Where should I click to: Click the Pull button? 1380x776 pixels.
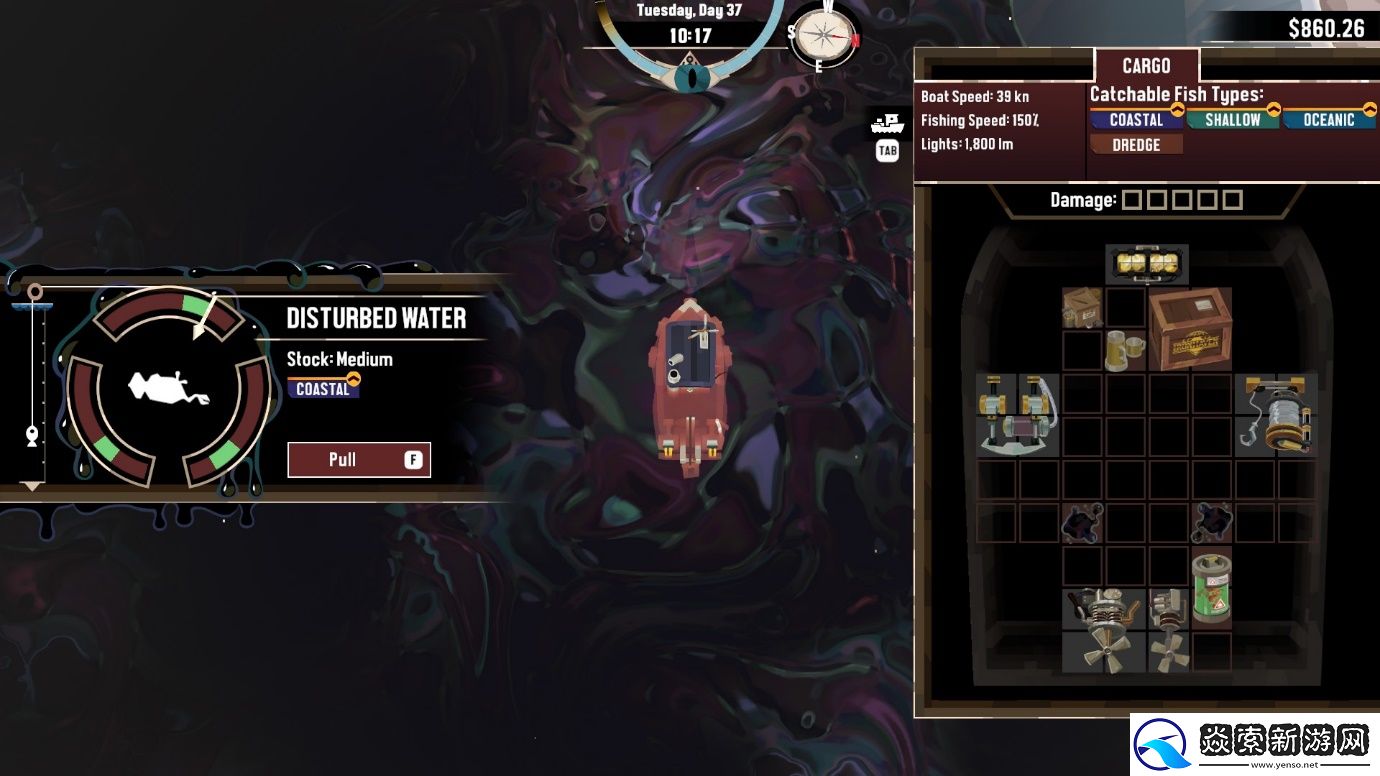pos(359,460)
